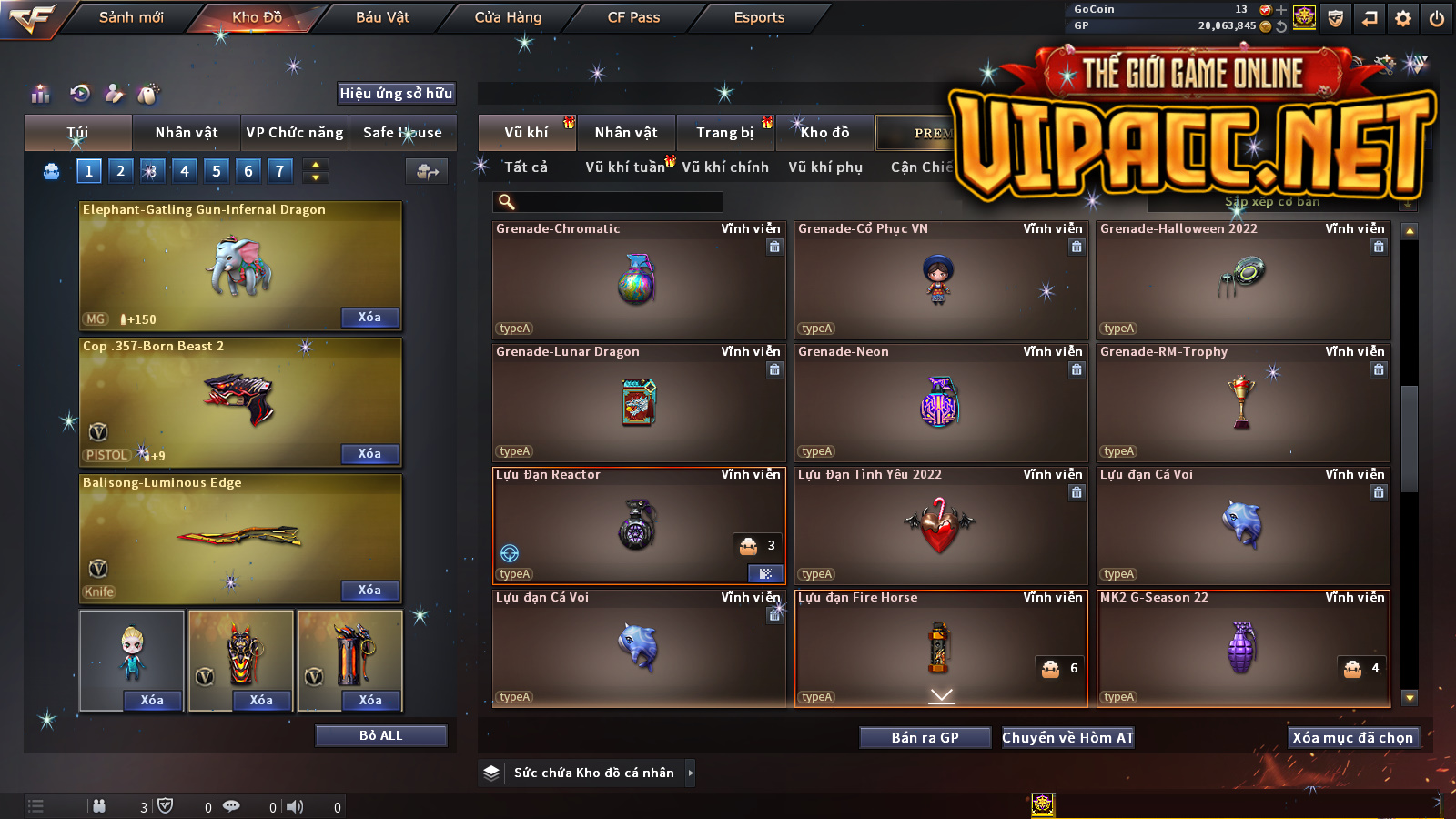Screen dimensions: 1456x819
Task: Click Xóa mục đã chọn
Action: click(x=1352, y=738)
